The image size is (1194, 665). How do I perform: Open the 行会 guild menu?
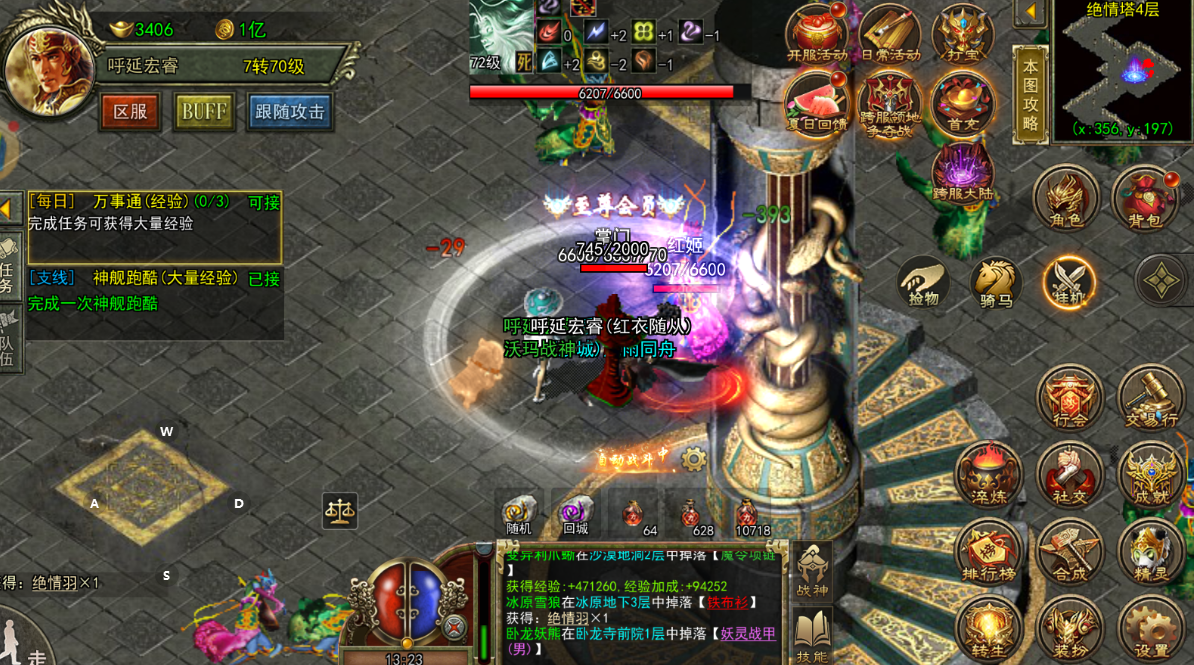click(1070, 398)
